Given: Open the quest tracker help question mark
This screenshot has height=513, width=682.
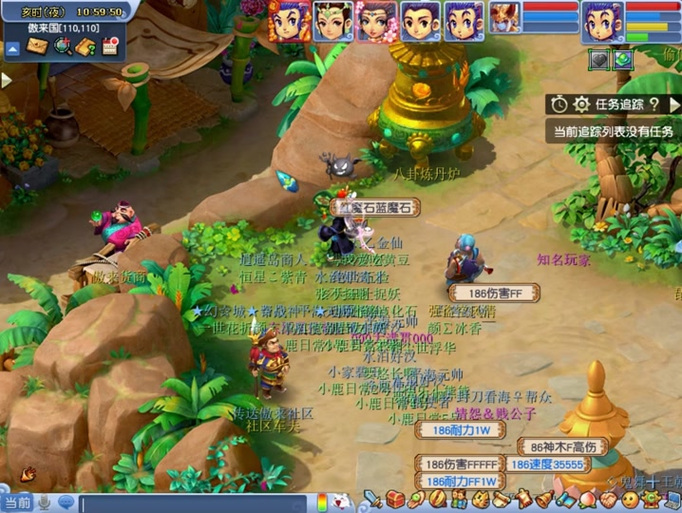Looking at the screenshot, I should pyautogui.click(x=654, y=104).
